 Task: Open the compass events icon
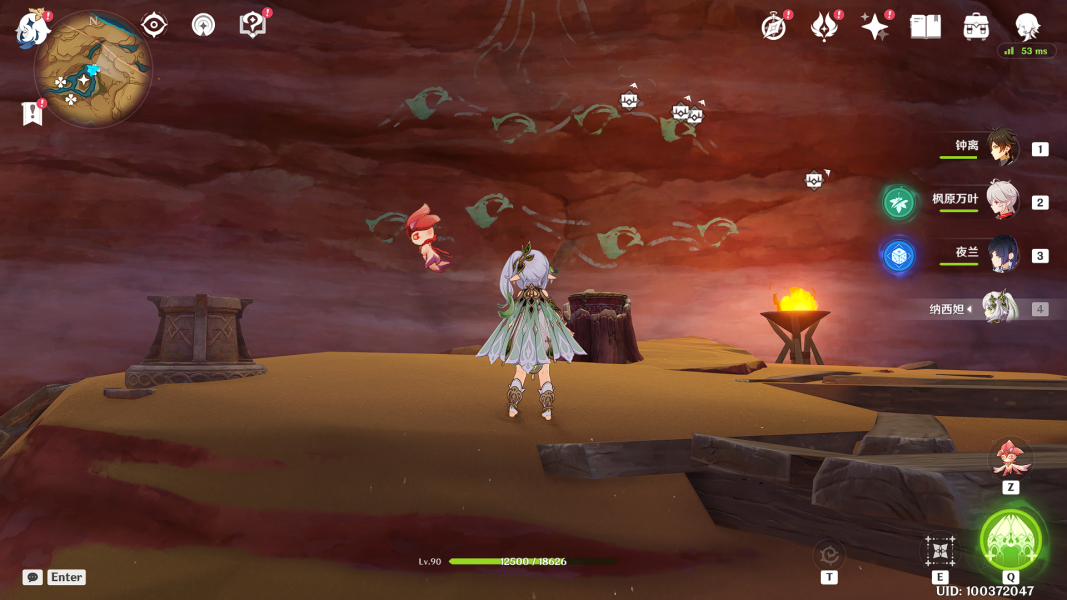pos(774,27)
